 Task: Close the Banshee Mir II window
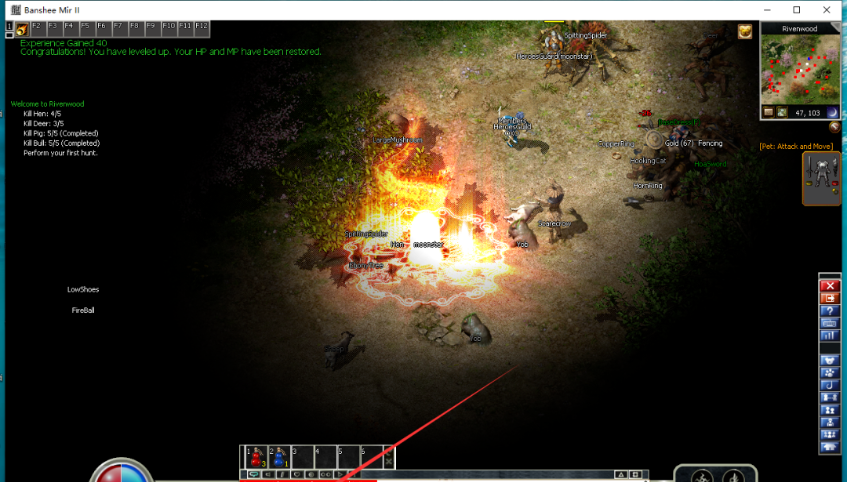[826, 10]
